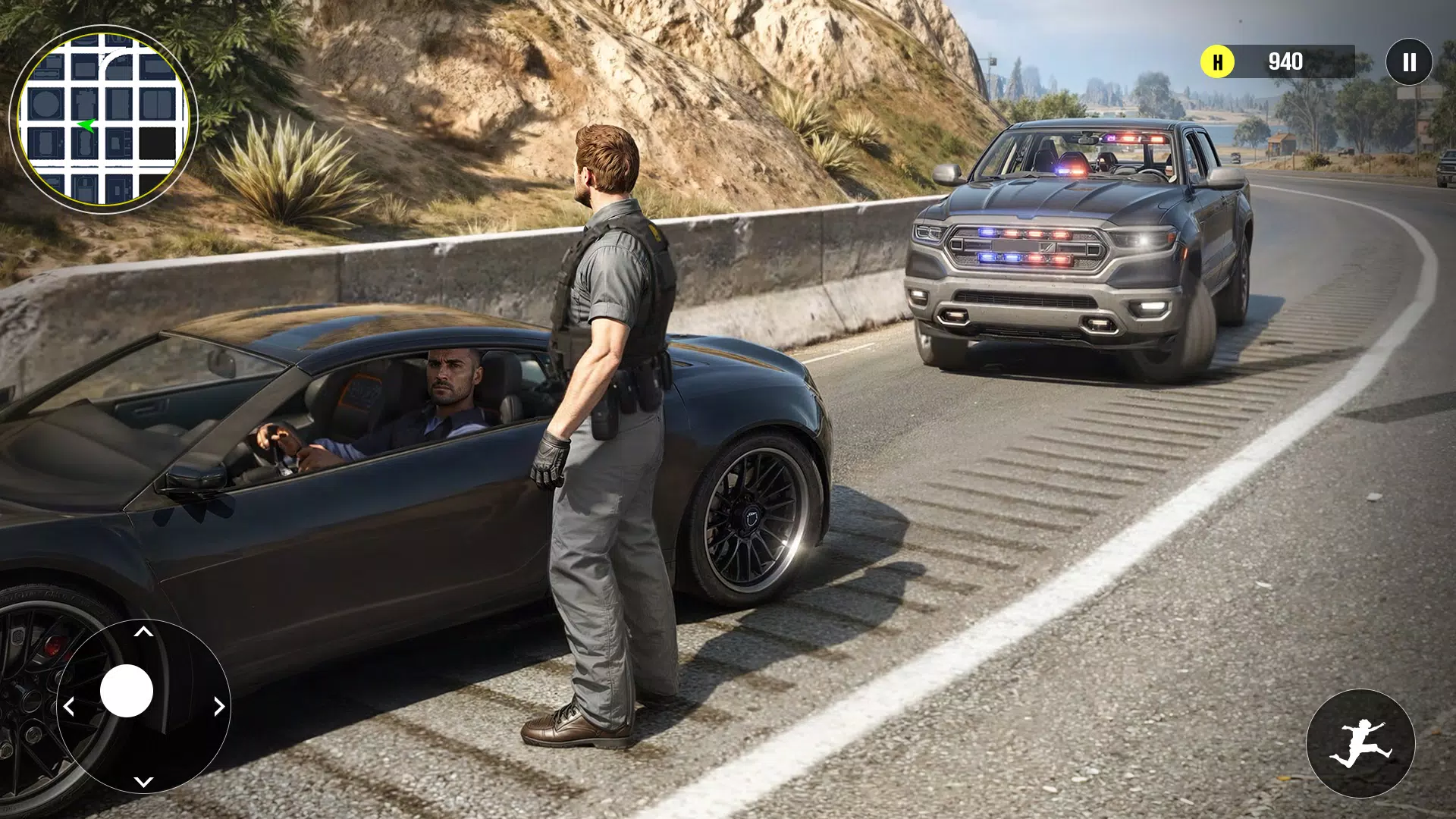The width and height of the screenshot is (1456, 819).
Task: Tap the joystick right arrow
Action: [x=219, y=707]
